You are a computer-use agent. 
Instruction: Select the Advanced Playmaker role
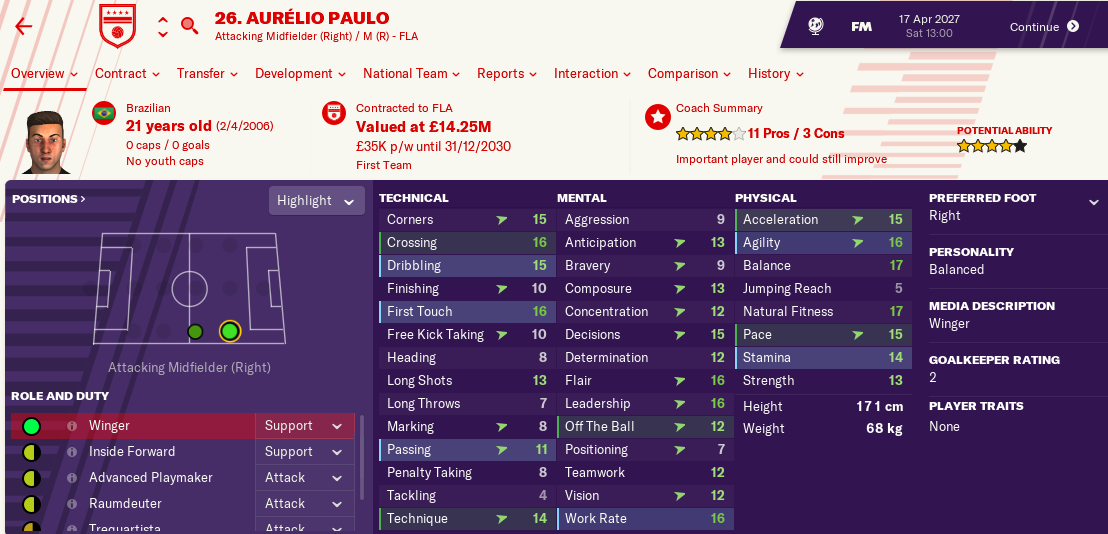coord(150,478)
